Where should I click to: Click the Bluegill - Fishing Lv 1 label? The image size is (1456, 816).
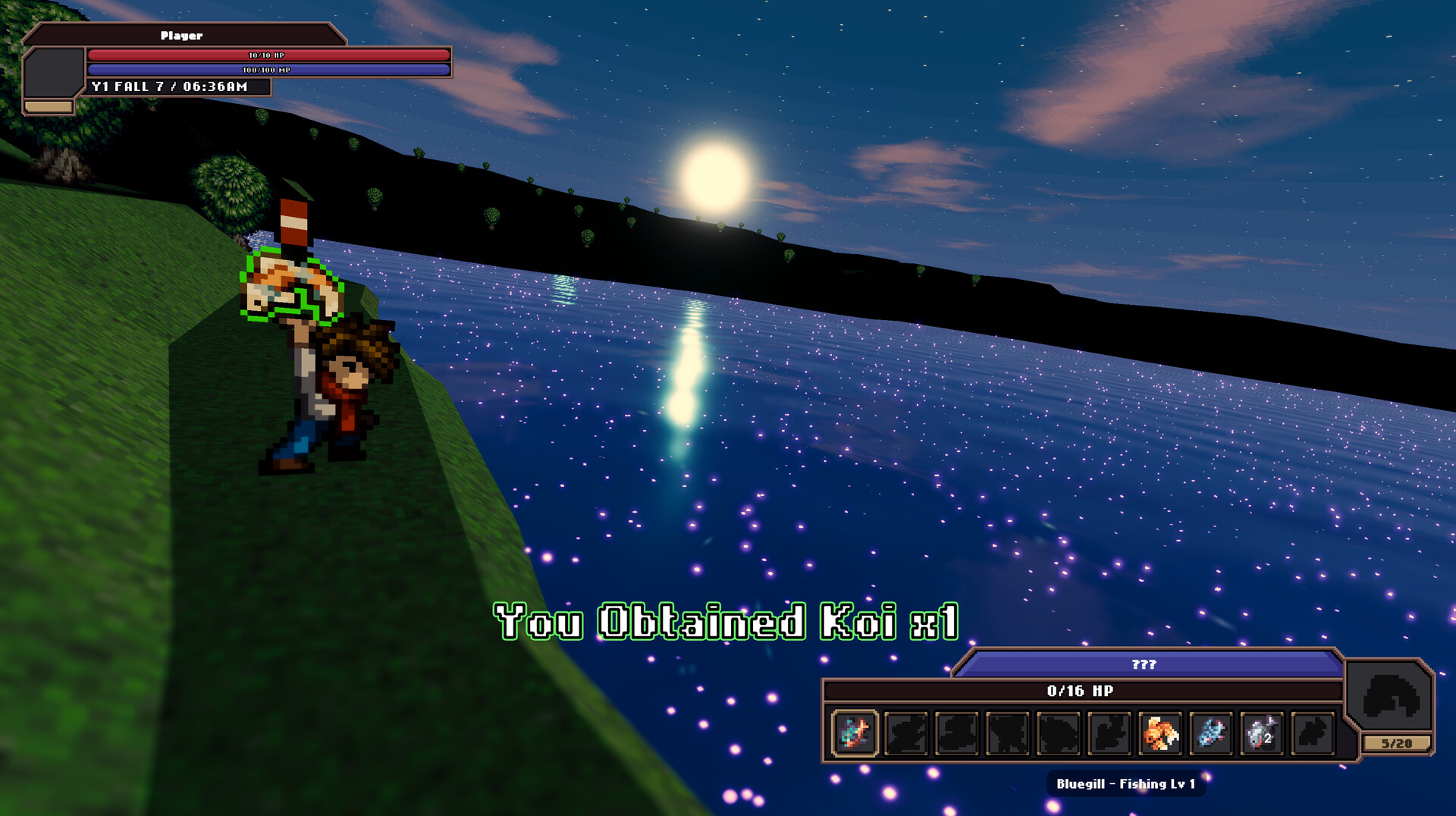(x=1125, y=785)
